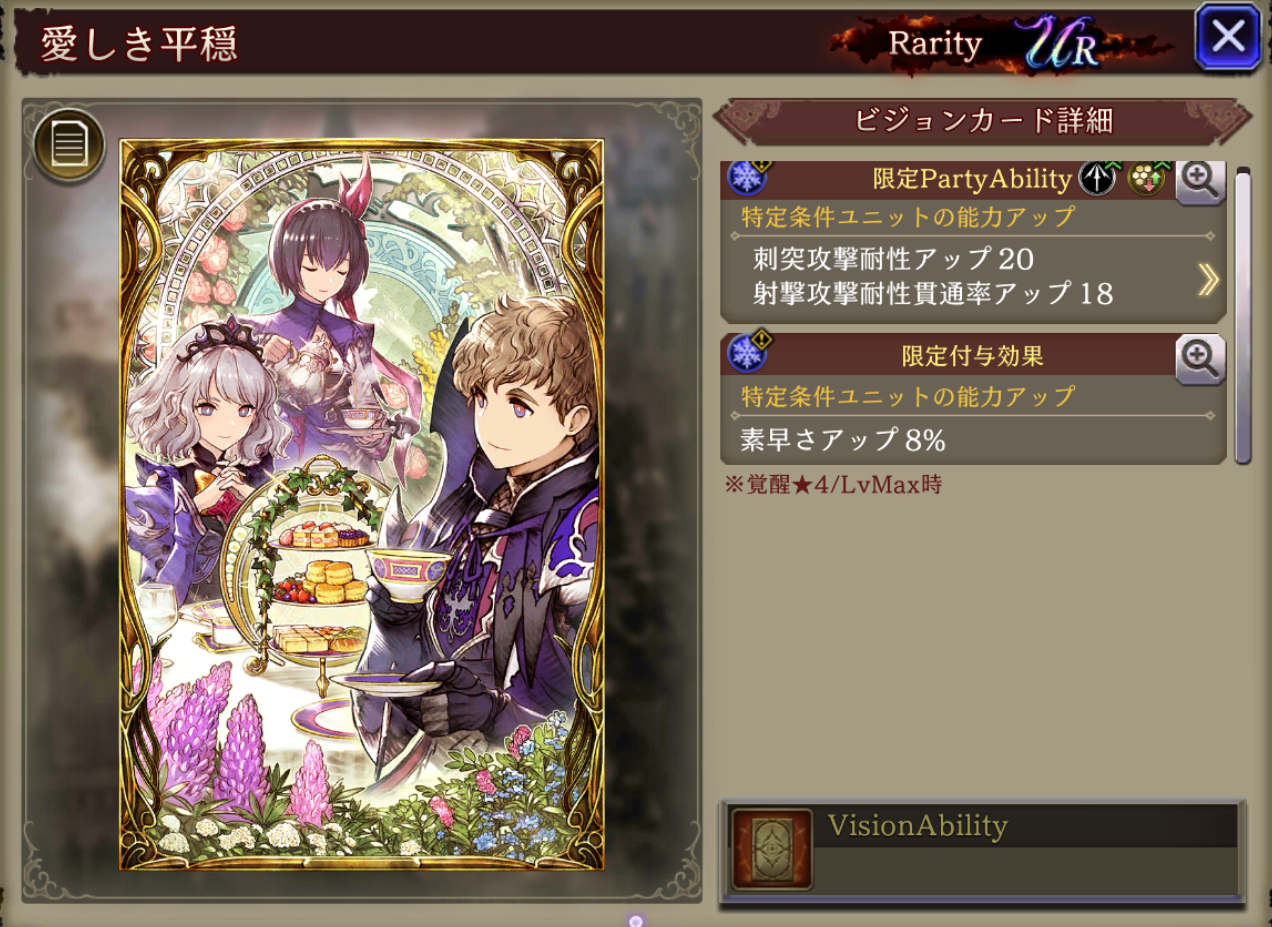This screenshot has height=927, width=1272.
Task: Click the ability list scrollbar
Action: click(1243, 314)
